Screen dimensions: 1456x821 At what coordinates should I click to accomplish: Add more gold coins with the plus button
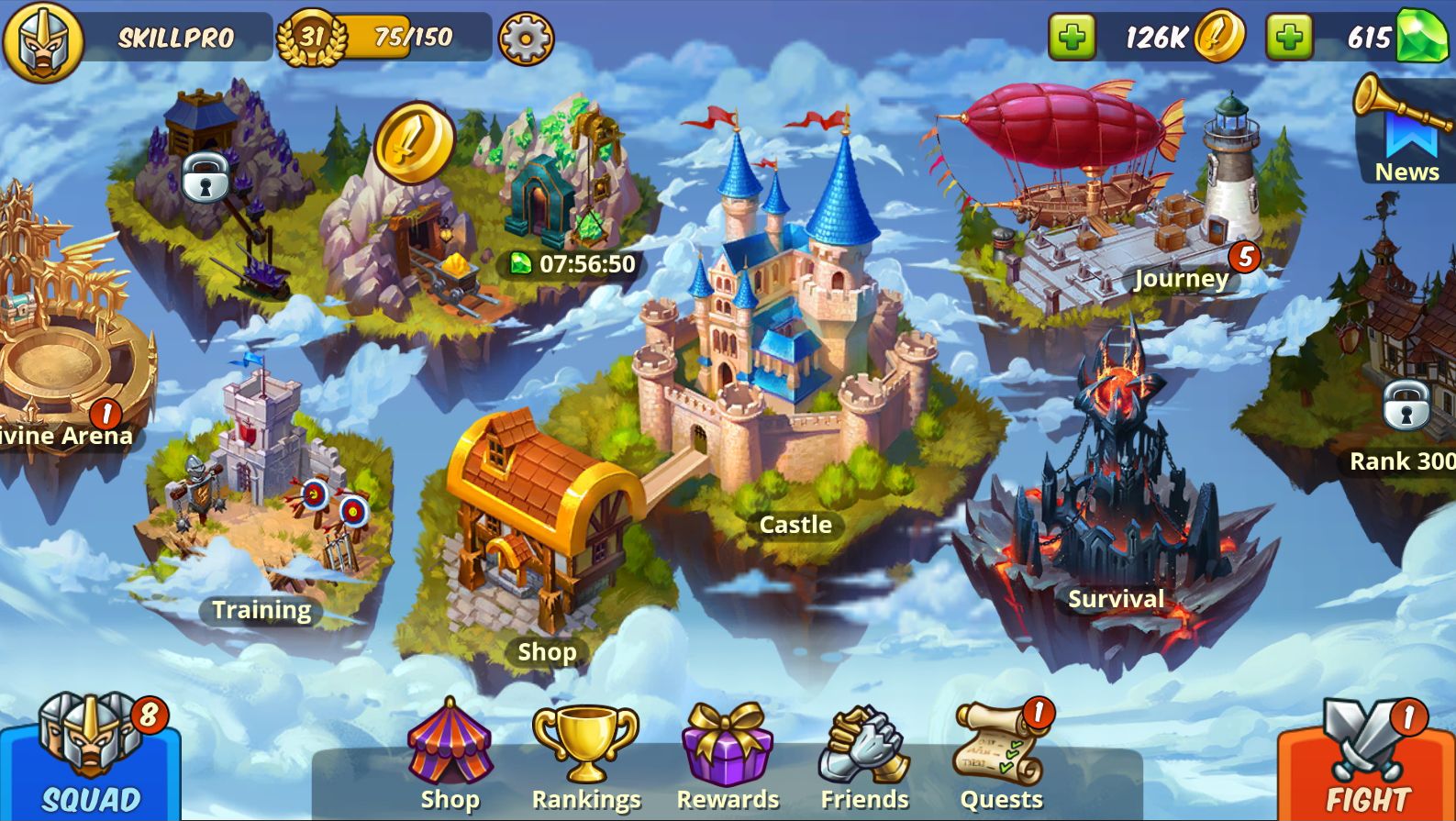[1072, 38]
